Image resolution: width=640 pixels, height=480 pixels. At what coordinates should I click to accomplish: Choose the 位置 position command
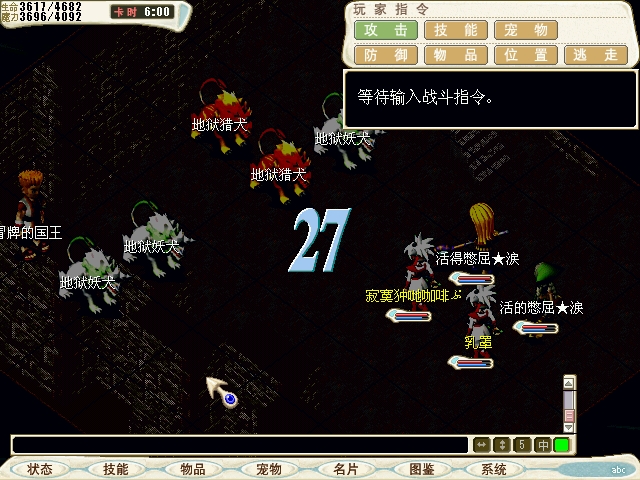pos(526,55)
